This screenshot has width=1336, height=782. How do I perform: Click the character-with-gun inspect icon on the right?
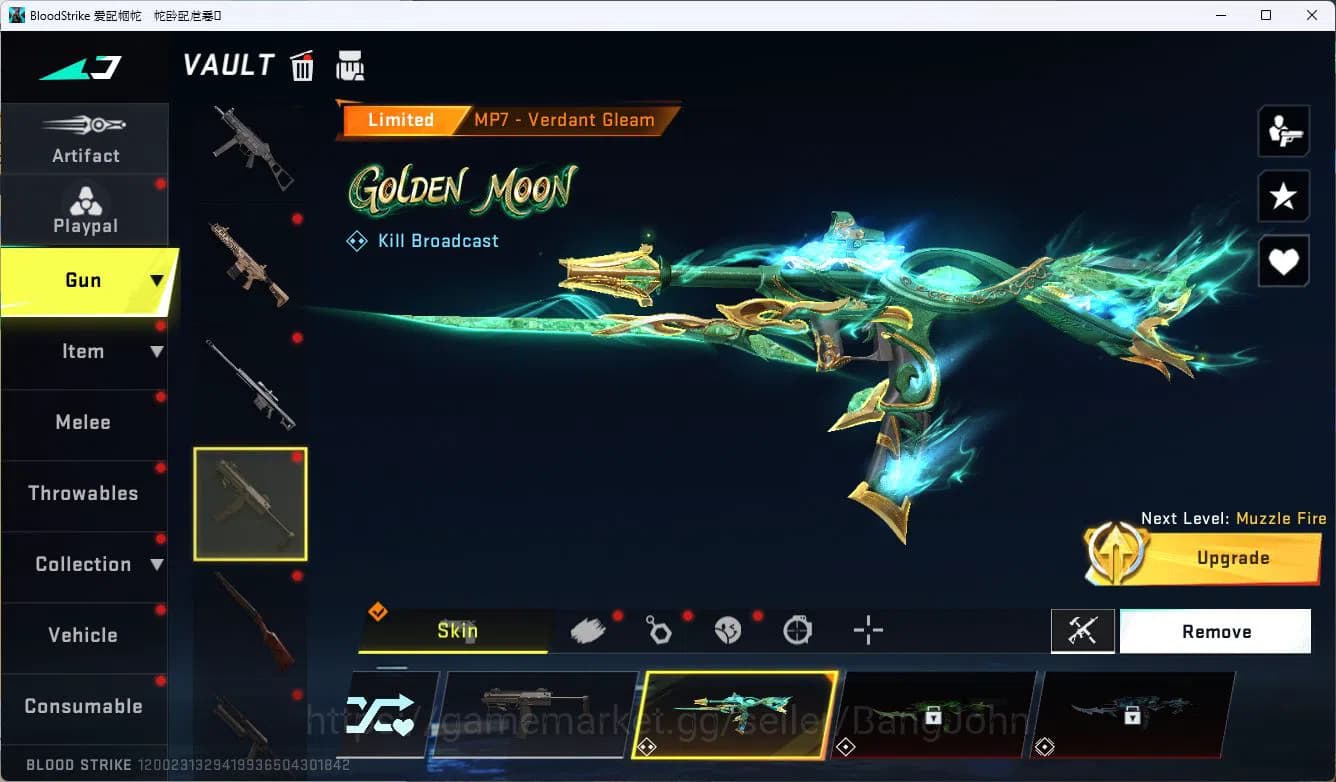(1283, 130)
